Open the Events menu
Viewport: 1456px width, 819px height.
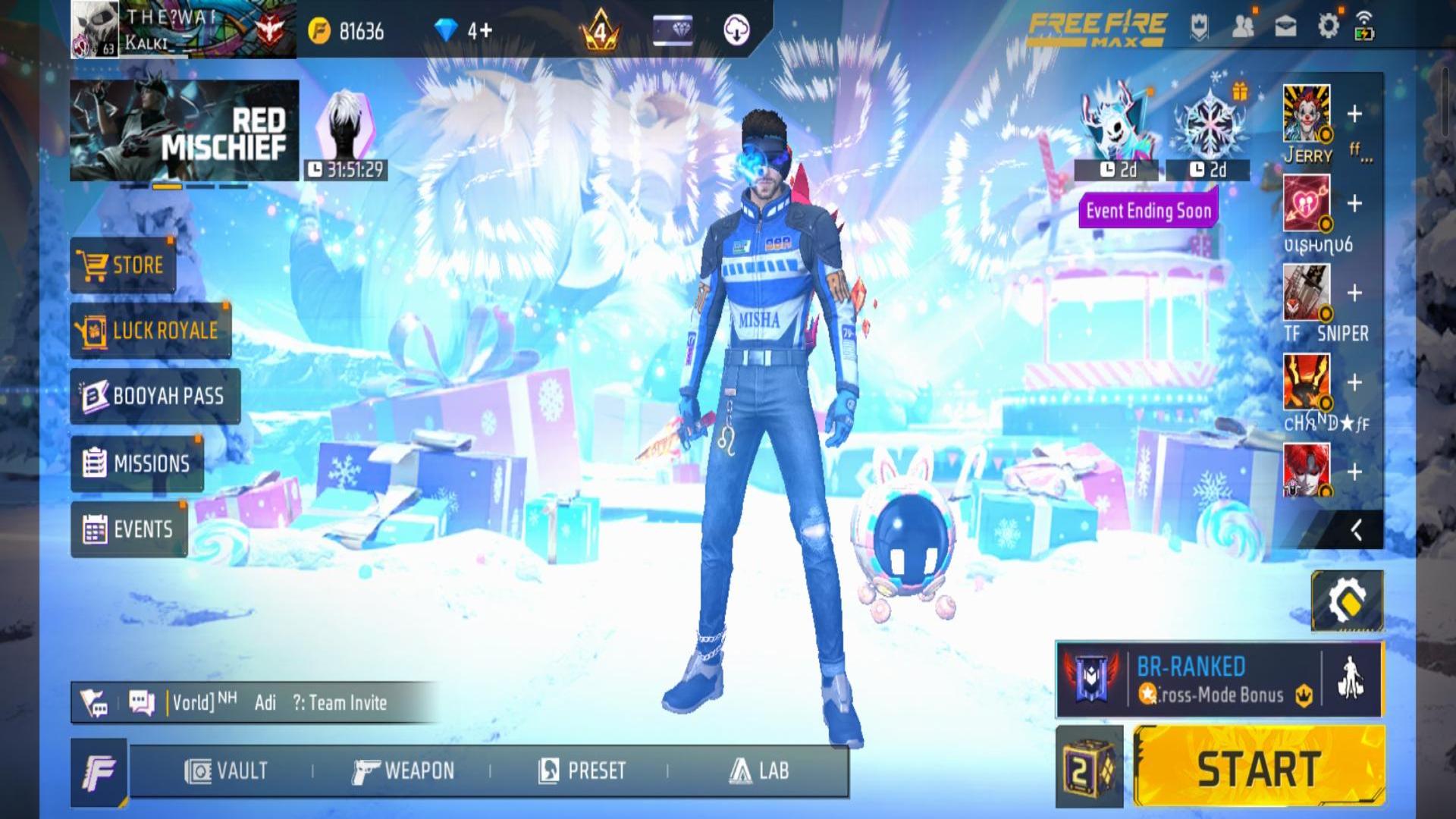129,529
